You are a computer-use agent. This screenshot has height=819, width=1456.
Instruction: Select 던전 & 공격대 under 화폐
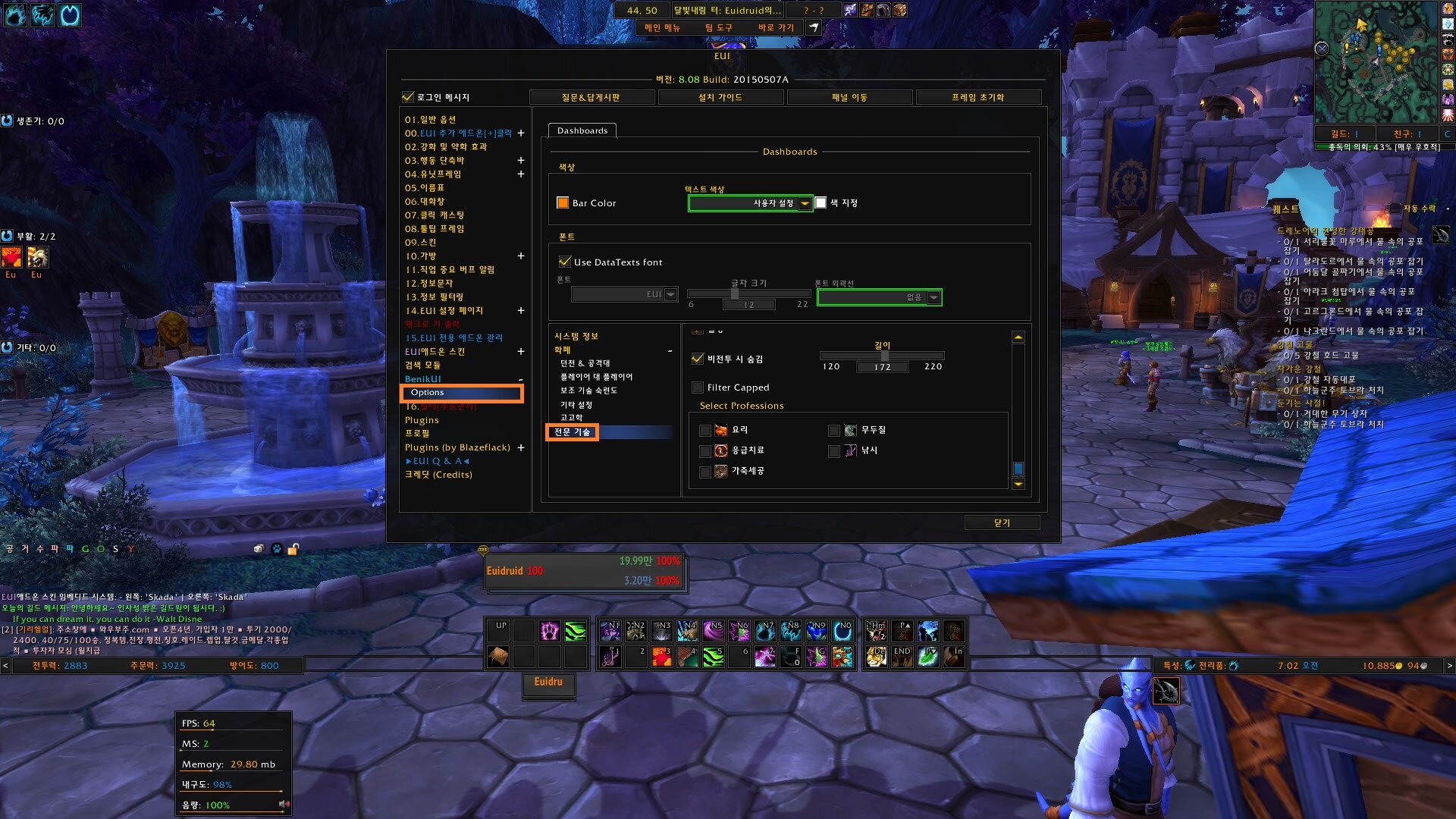pos(585,363)
